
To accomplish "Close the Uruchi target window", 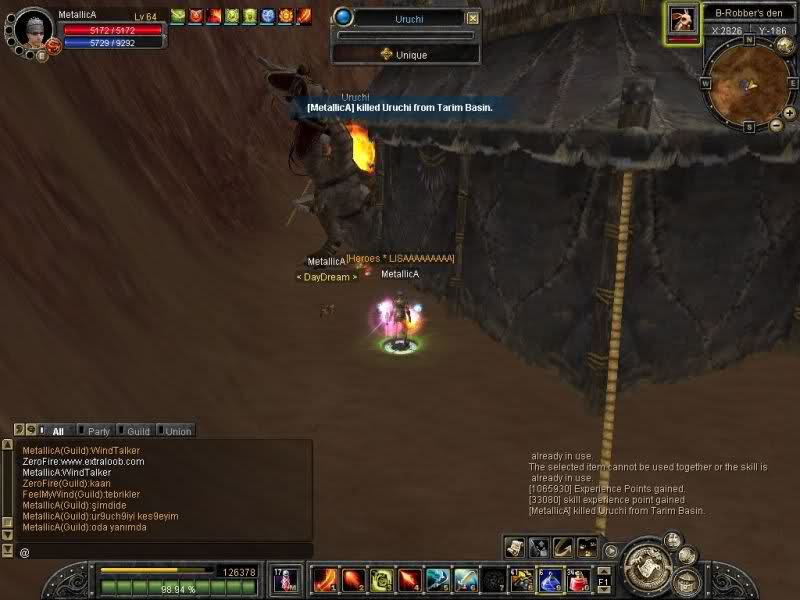I will coord(473,18).
